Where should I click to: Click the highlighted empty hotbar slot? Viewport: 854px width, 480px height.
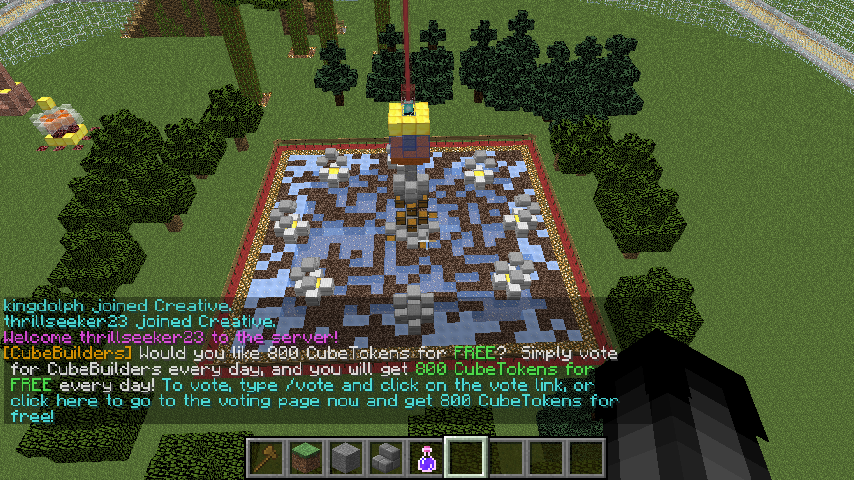[465, 458]
